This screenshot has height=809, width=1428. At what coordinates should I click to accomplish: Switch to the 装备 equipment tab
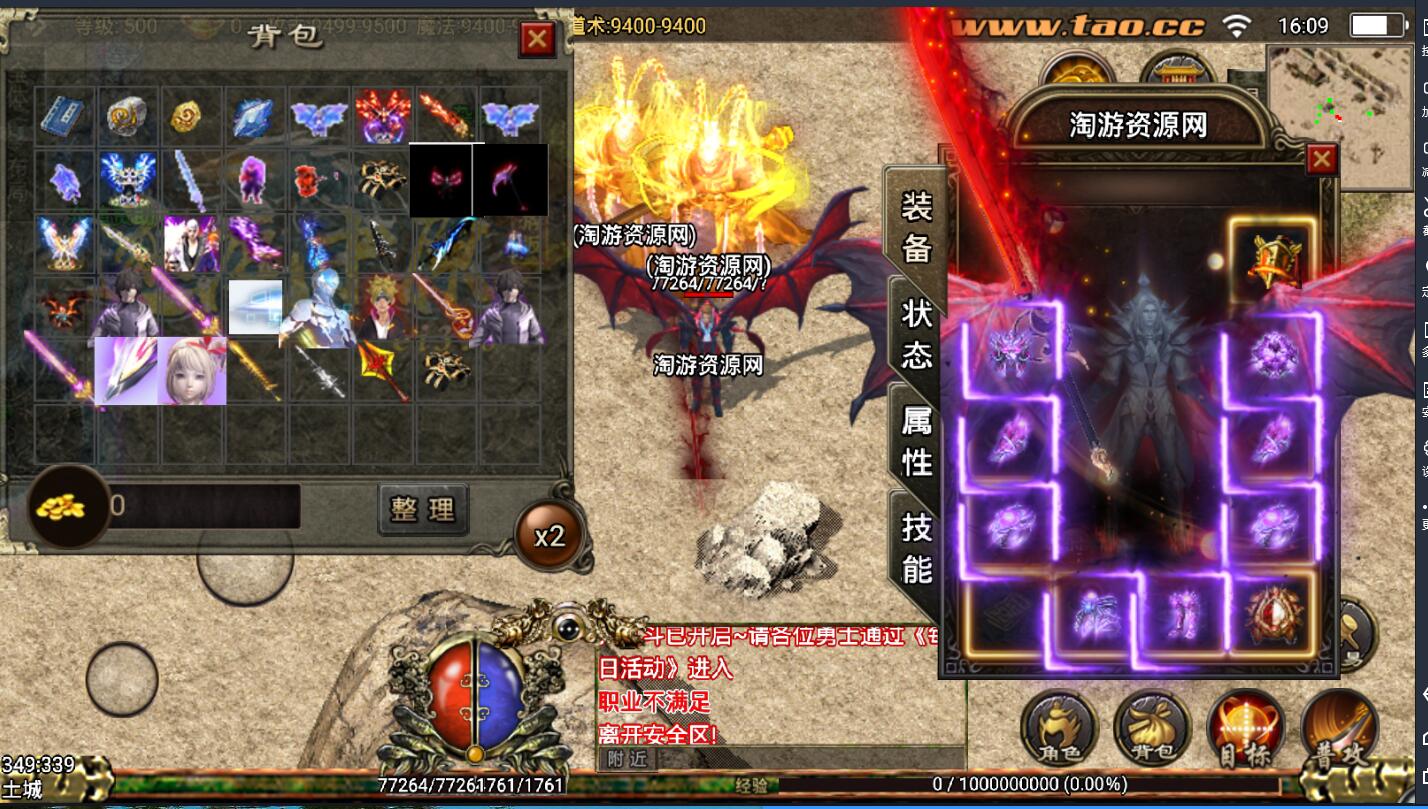(916, 227)
